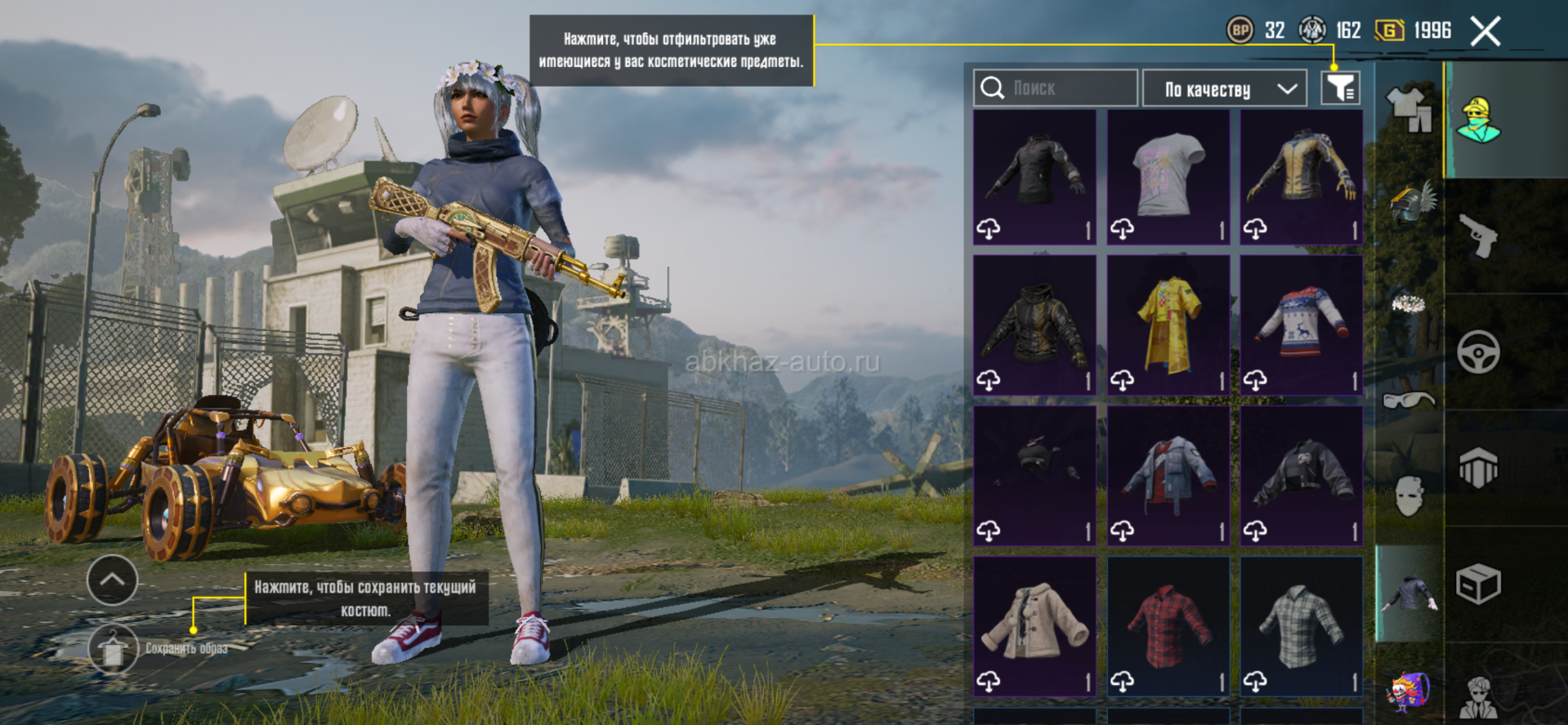Pick the beige fur-collar coat
Screen dimensions: 1568x725
point(1034,627)
